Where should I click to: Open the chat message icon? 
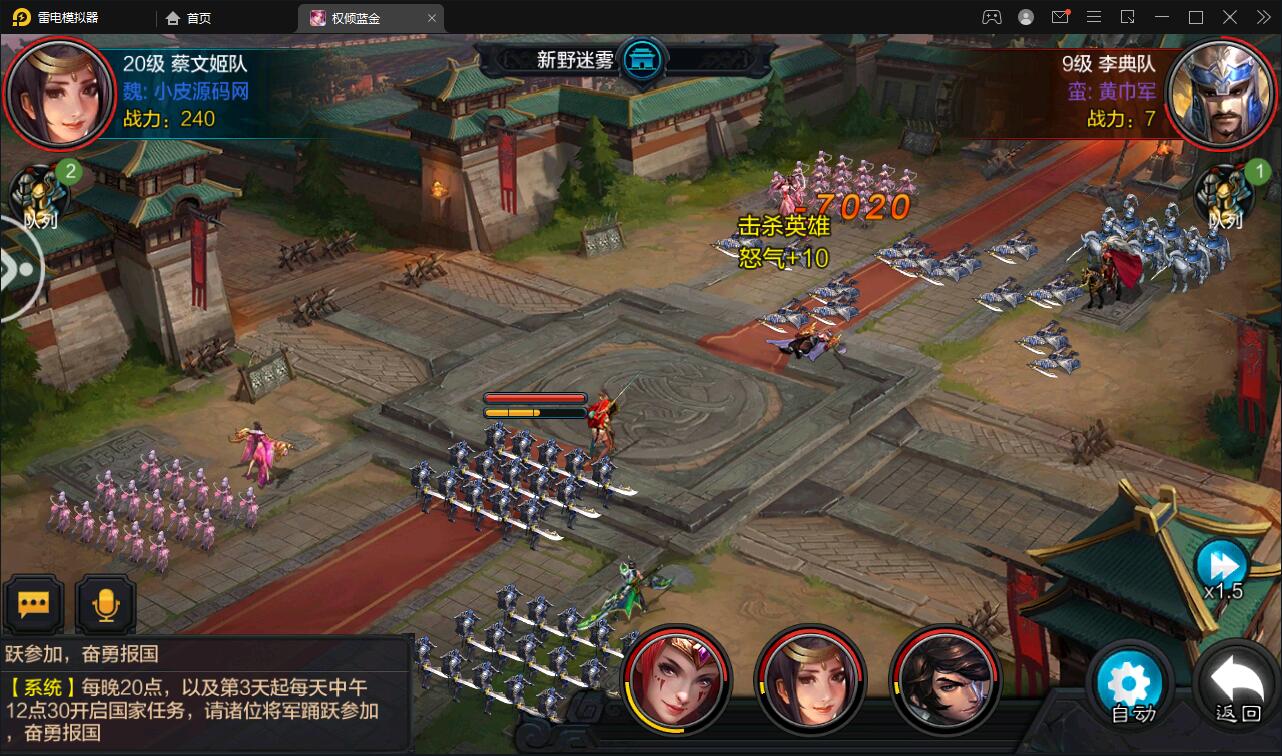[x=34, y=603]
